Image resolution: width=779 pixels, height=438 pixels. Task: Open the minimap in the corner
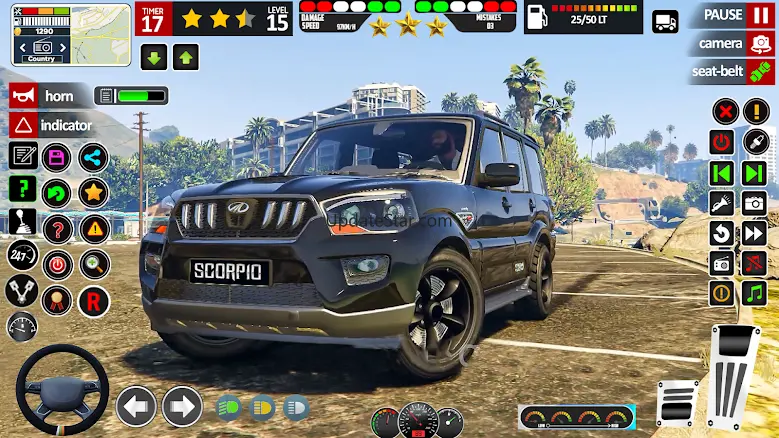click(x=72, y=34)
